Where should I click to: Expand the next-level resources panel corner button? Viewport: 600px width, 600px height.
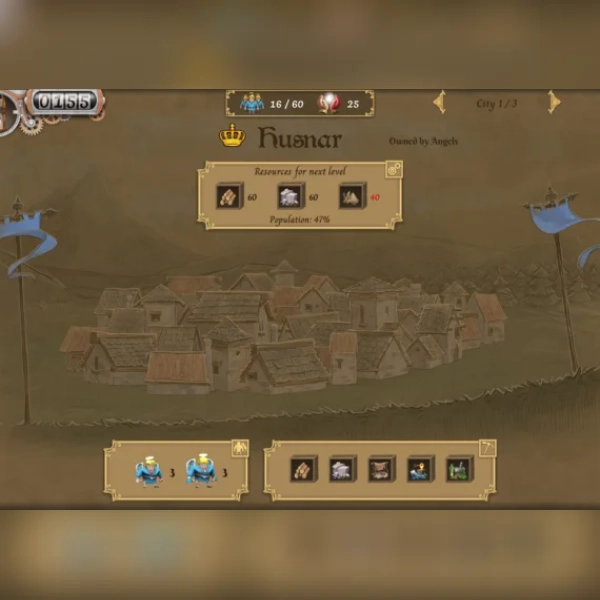(x=393, y=170)
